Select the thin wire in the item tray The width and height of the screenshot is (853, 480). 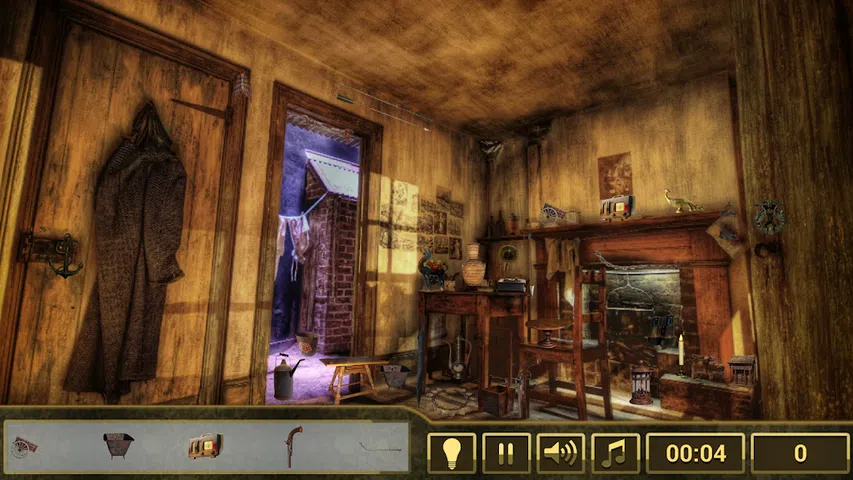[x=380, y=447]
